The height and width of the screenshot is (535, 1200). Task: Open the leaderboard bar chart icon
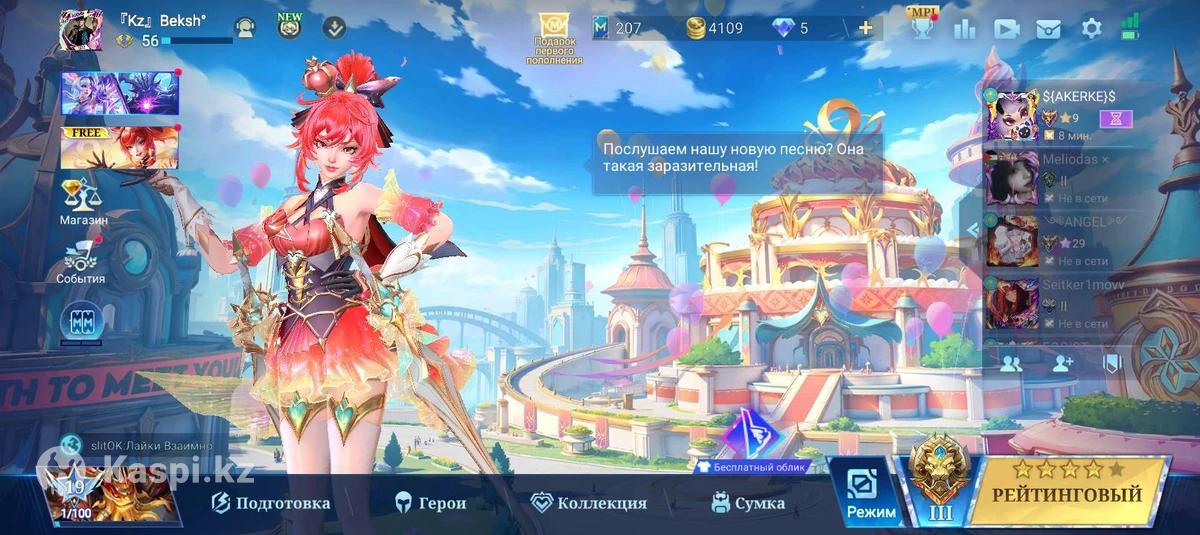pos(965,28)
